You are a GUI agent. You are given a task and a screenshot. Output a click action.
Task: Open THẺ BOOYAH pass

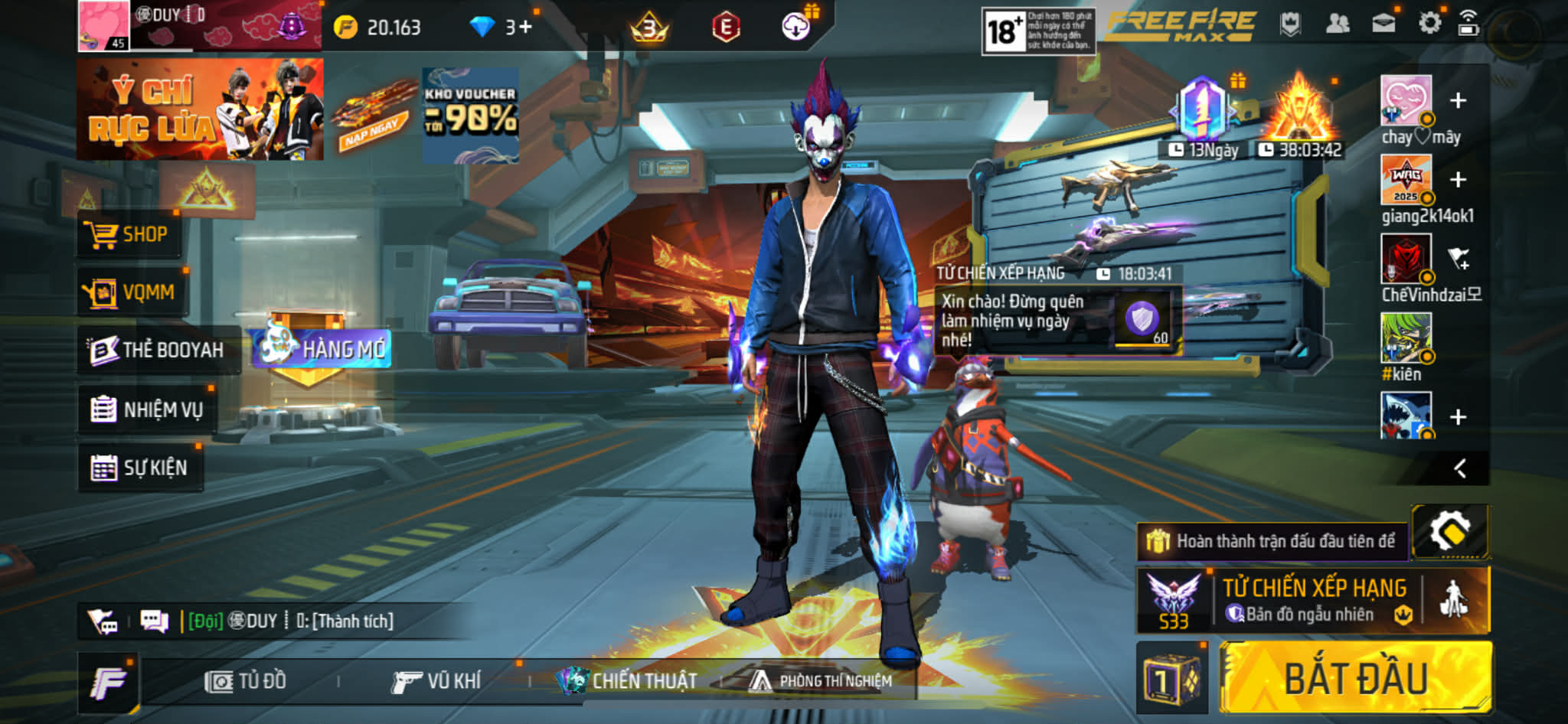[158, 350]
